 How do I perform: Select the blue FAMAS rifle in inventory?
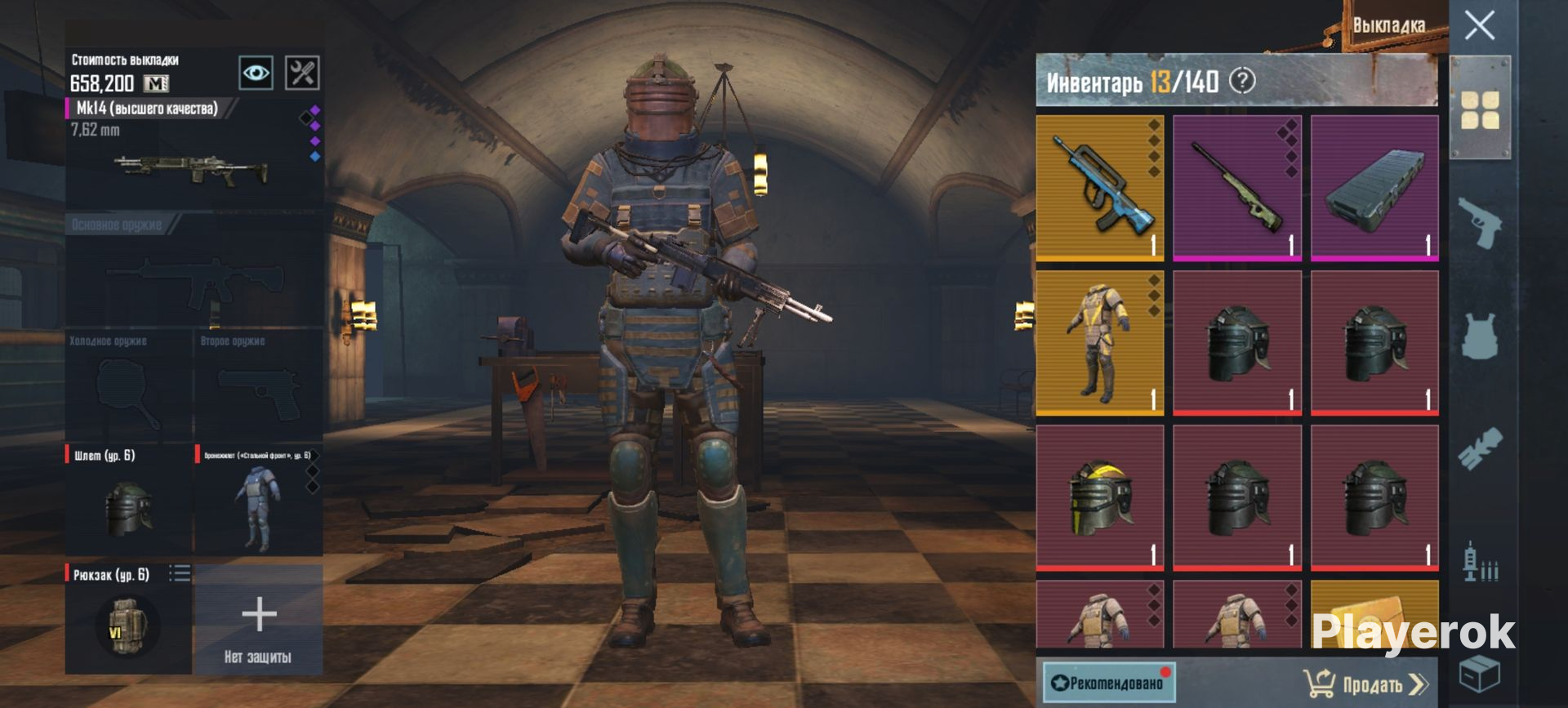(1100, 188)
